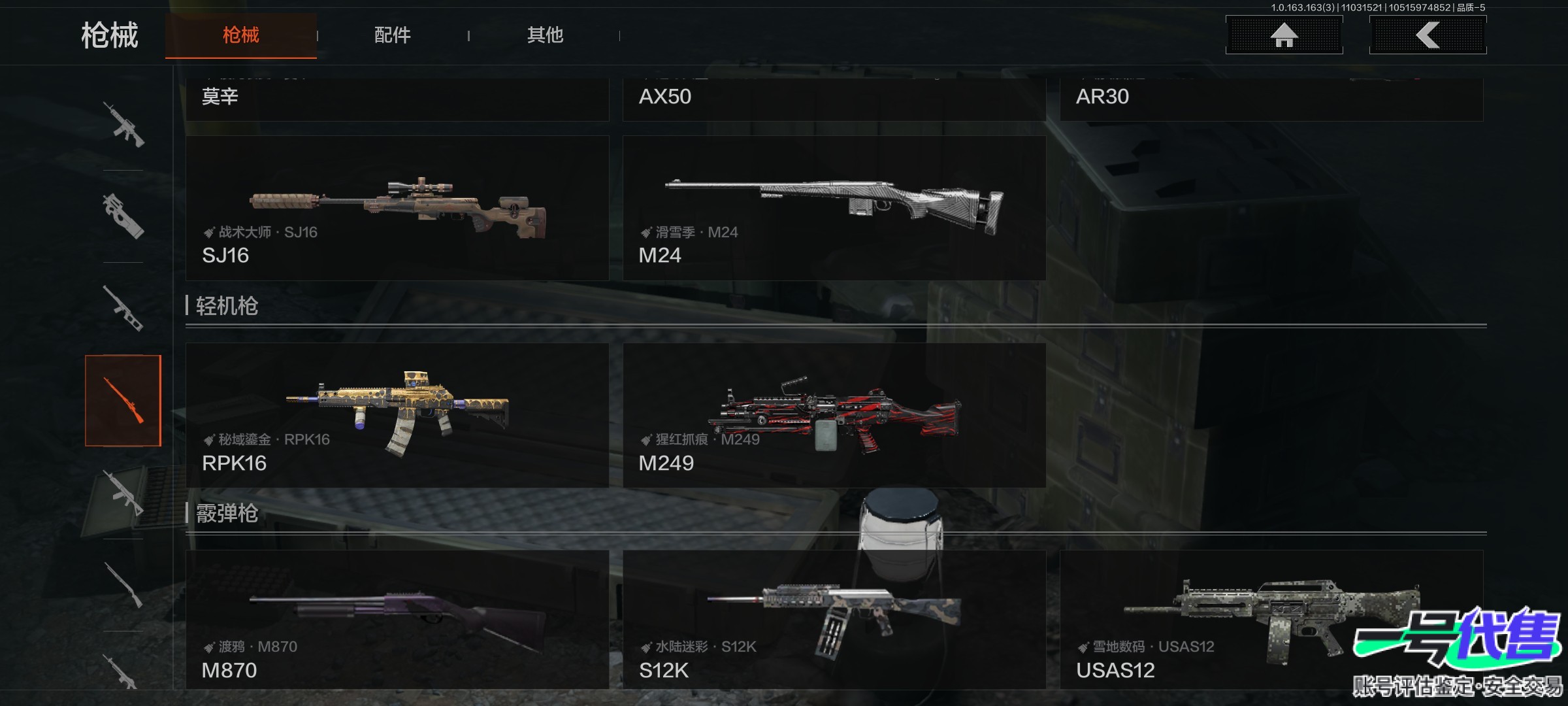
Task: Choose the M24 ski-season skin card
Action: coord(834,208)
